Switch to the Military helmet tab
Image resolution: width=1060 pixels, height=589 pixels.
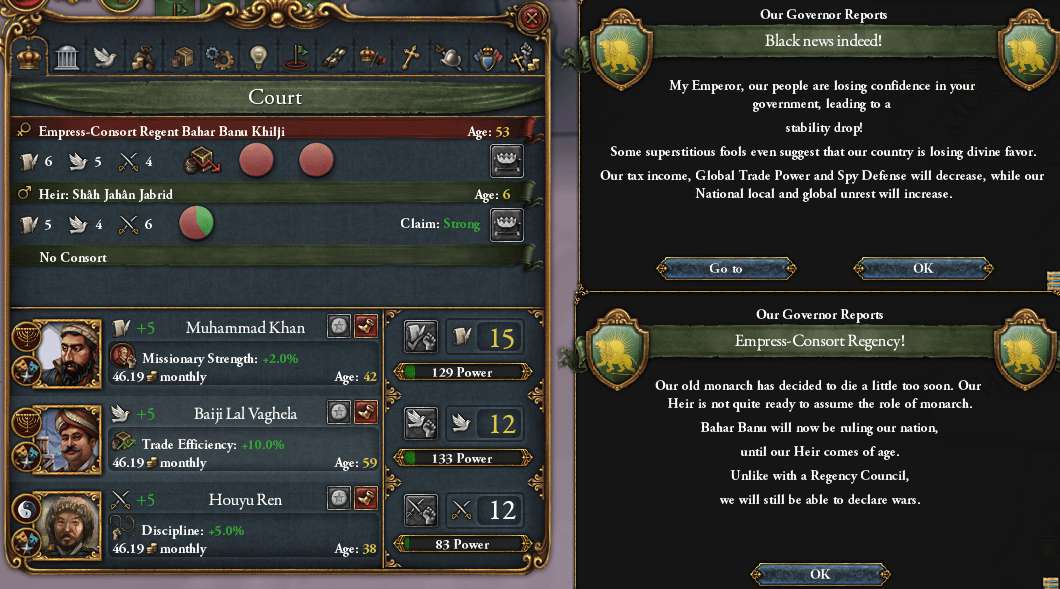448,57
